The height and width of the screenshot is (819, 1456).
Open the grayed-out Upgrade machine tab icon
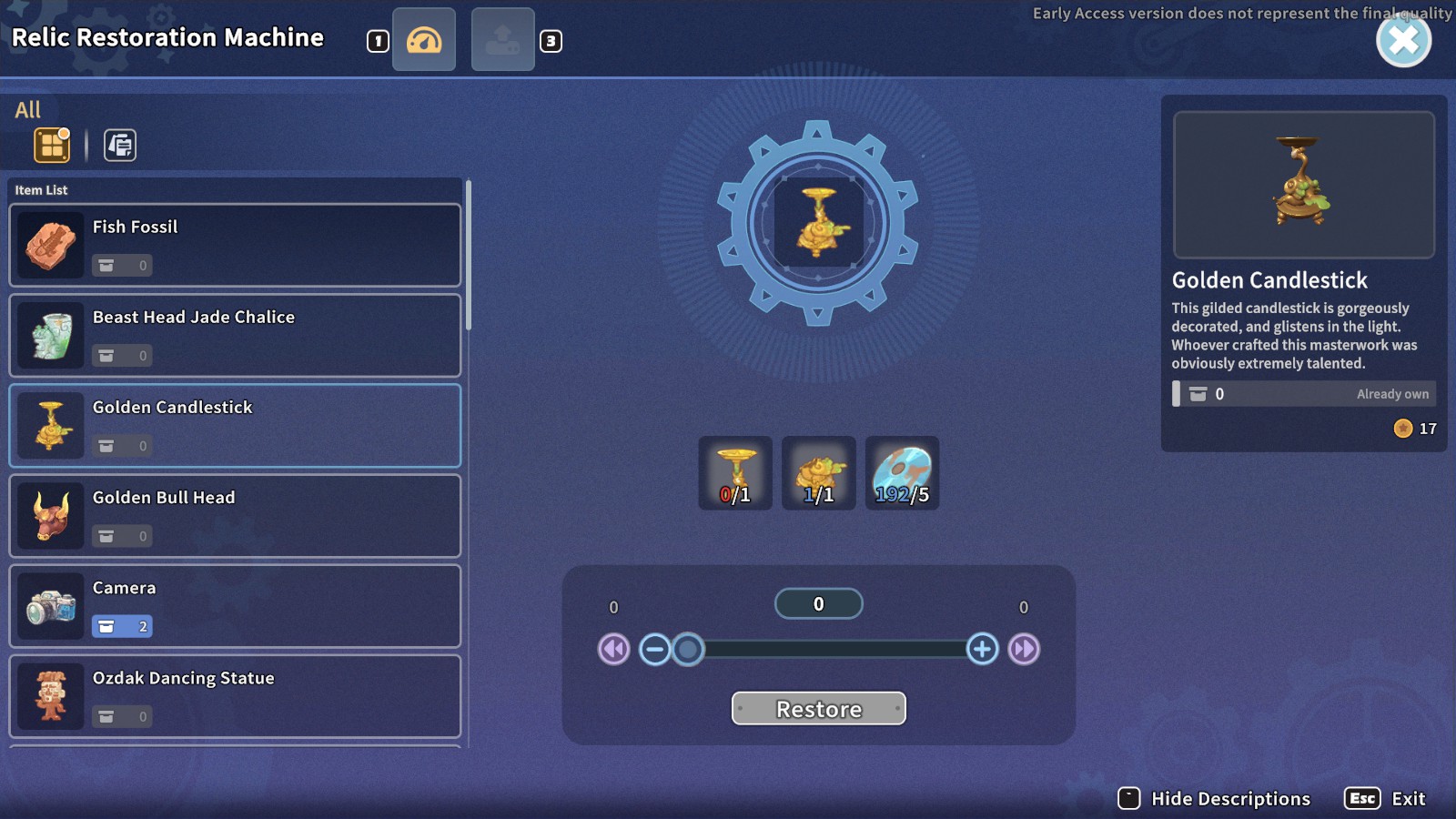(x=502, y=39)
